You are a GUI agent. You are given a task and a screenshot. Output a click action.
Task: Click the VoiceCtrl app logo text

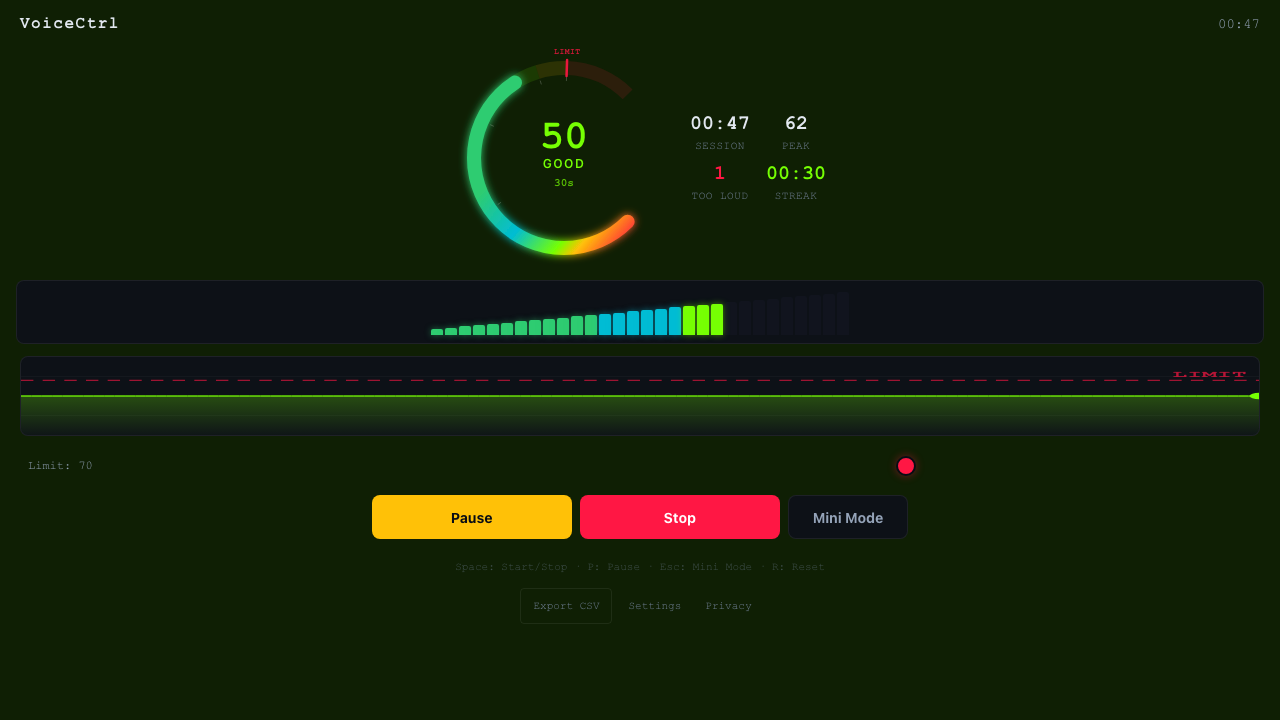68,23
